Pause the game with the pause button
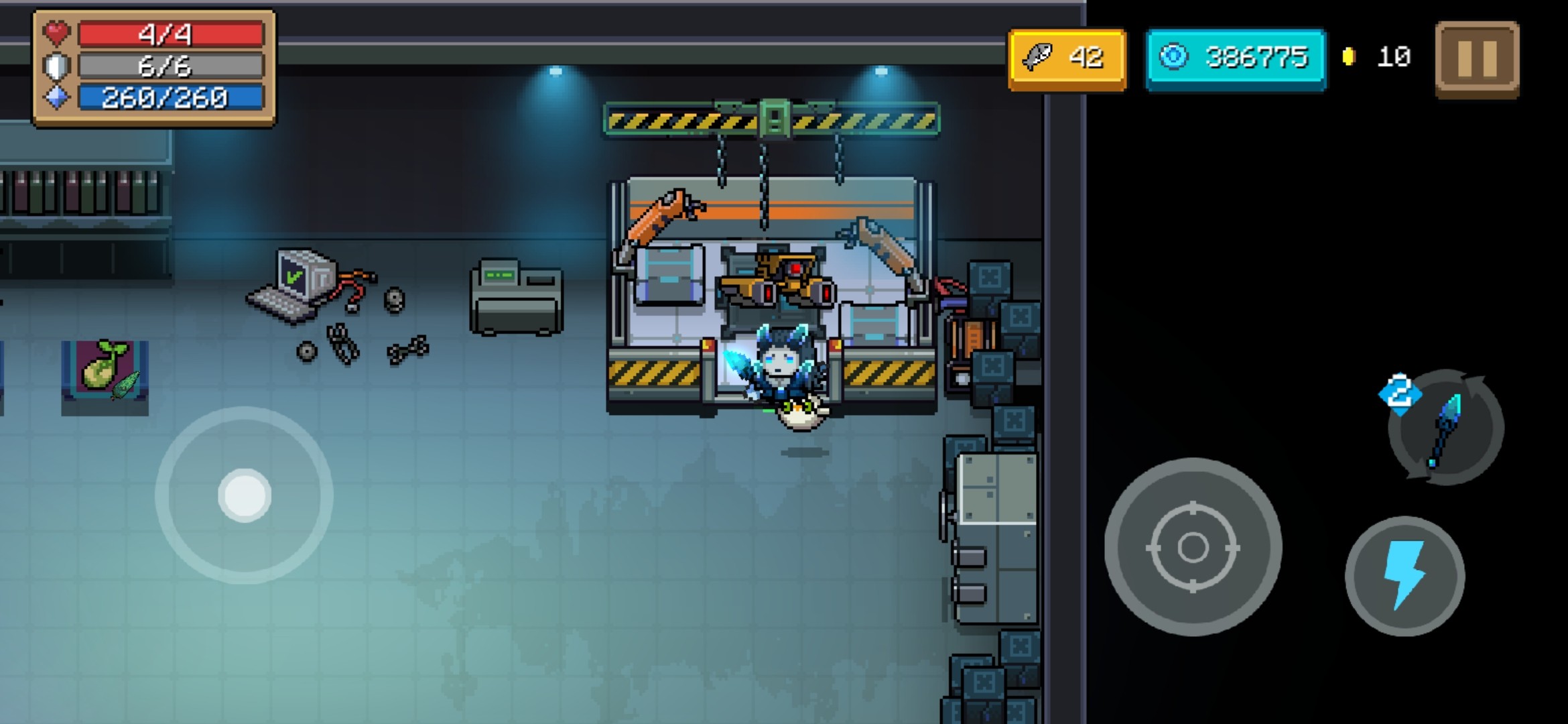Image resolution: width=1568 pixels, height=724 pixels. [x=1477, y=59]
